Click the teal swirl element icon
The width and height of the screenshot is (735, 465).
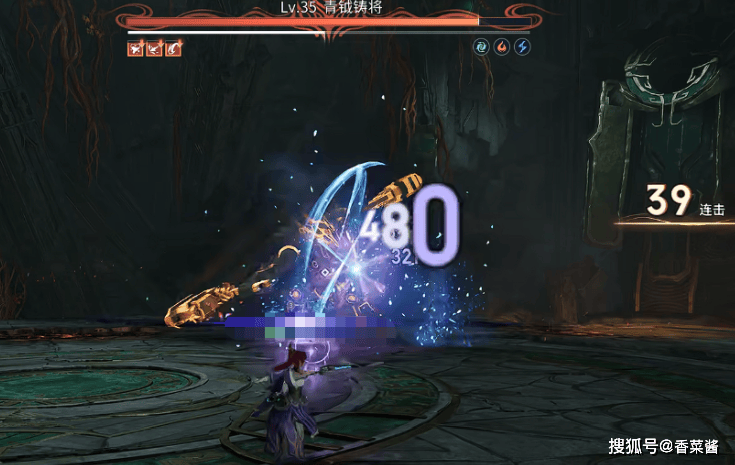pyautogui.click(x=482, y=47)
